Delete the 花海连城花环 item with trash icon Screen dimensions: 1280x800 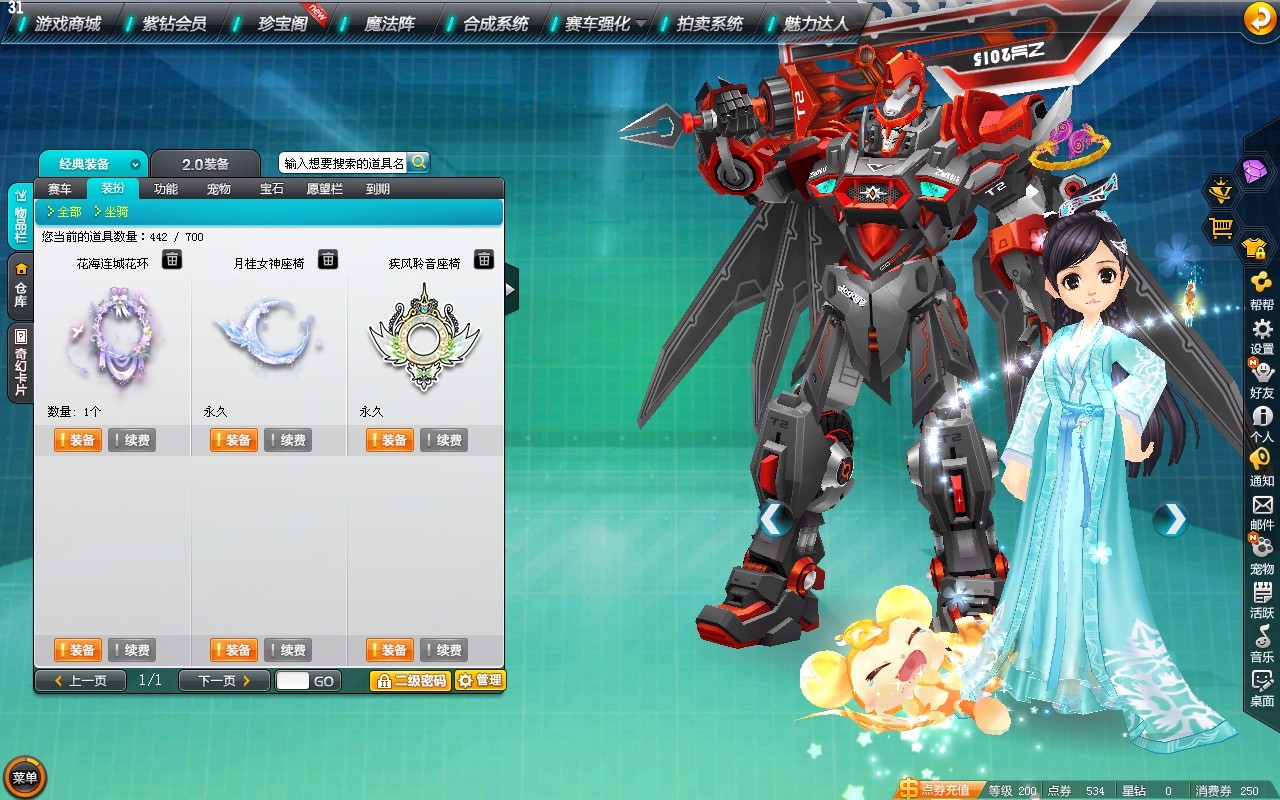coord(172,260)
